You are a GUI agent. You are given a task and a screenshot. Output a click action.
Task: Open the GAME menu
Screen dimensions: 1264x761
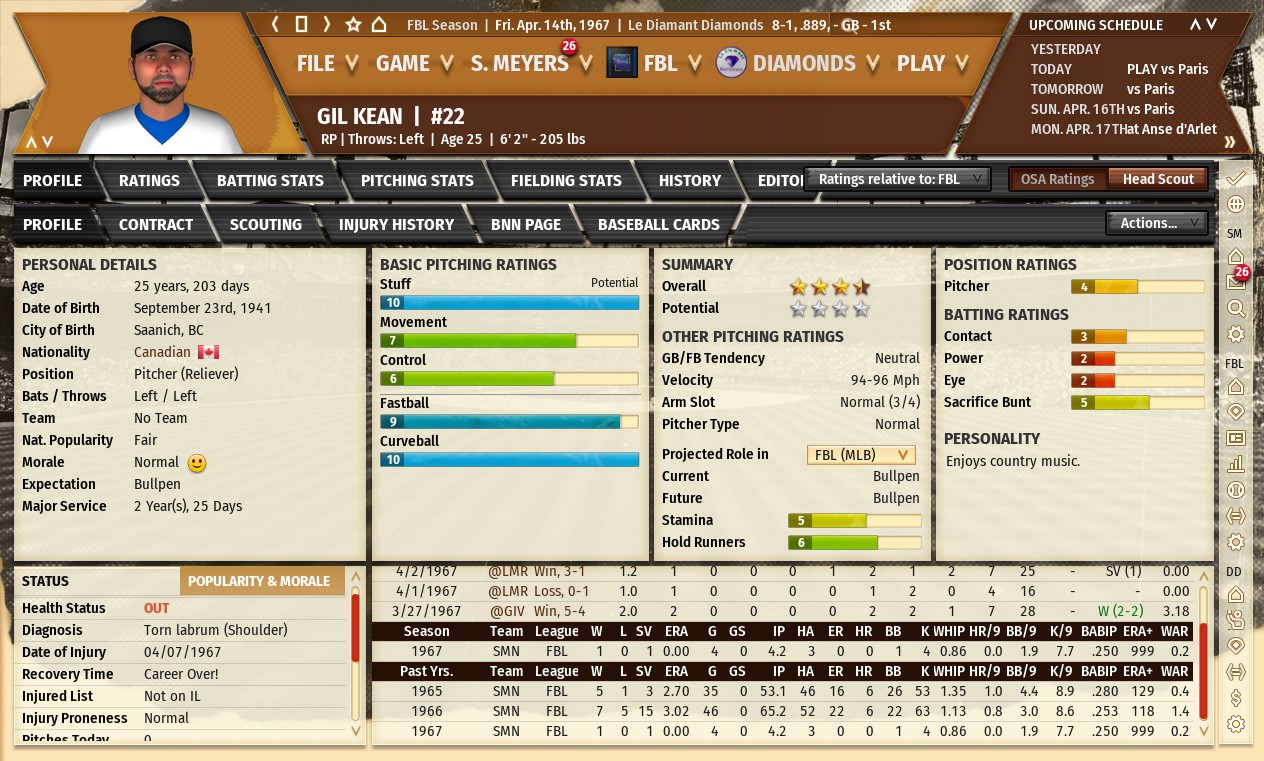coord(414,63)
